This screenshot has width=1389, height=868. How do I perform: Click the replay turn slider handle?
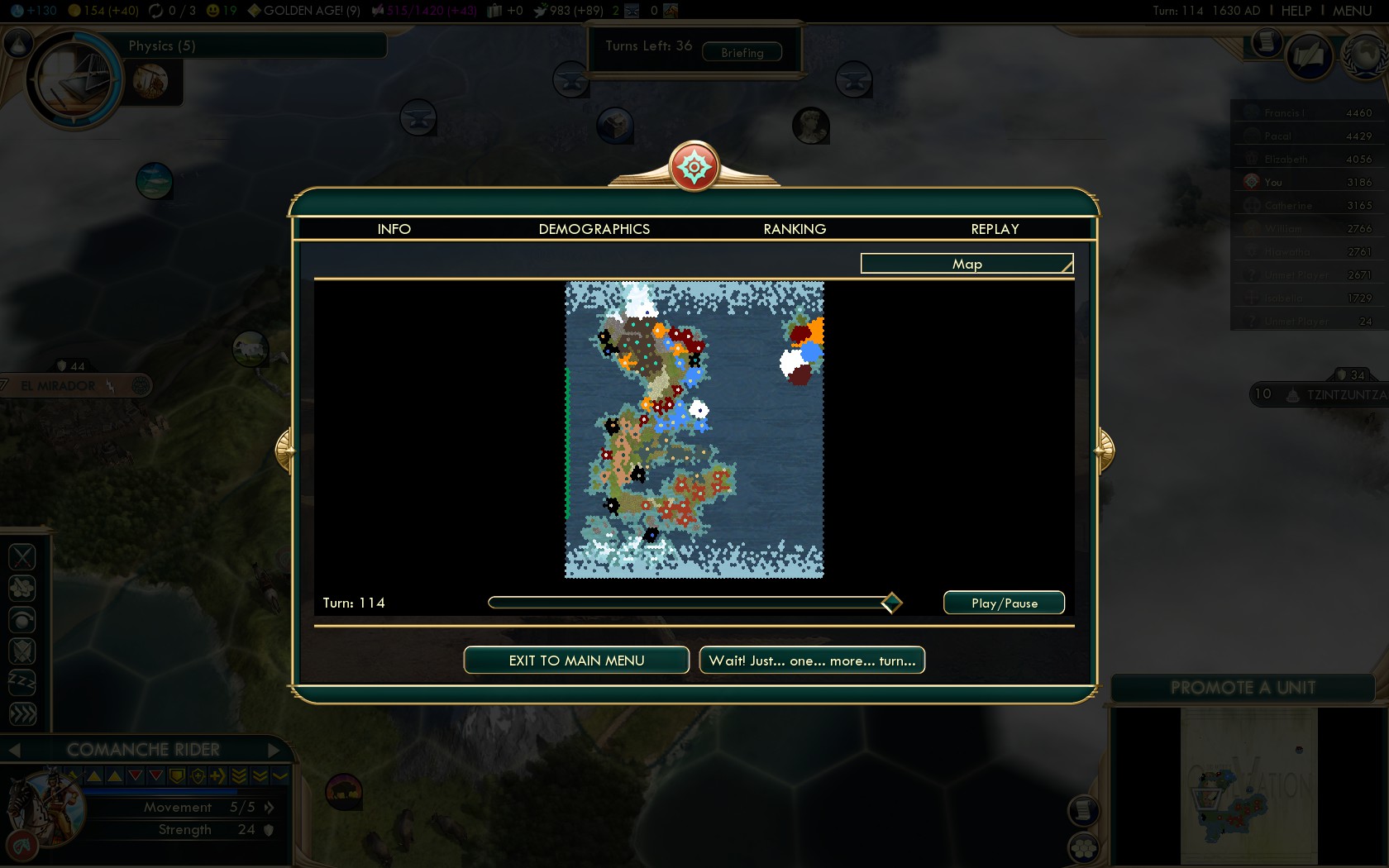click(891, 603)
